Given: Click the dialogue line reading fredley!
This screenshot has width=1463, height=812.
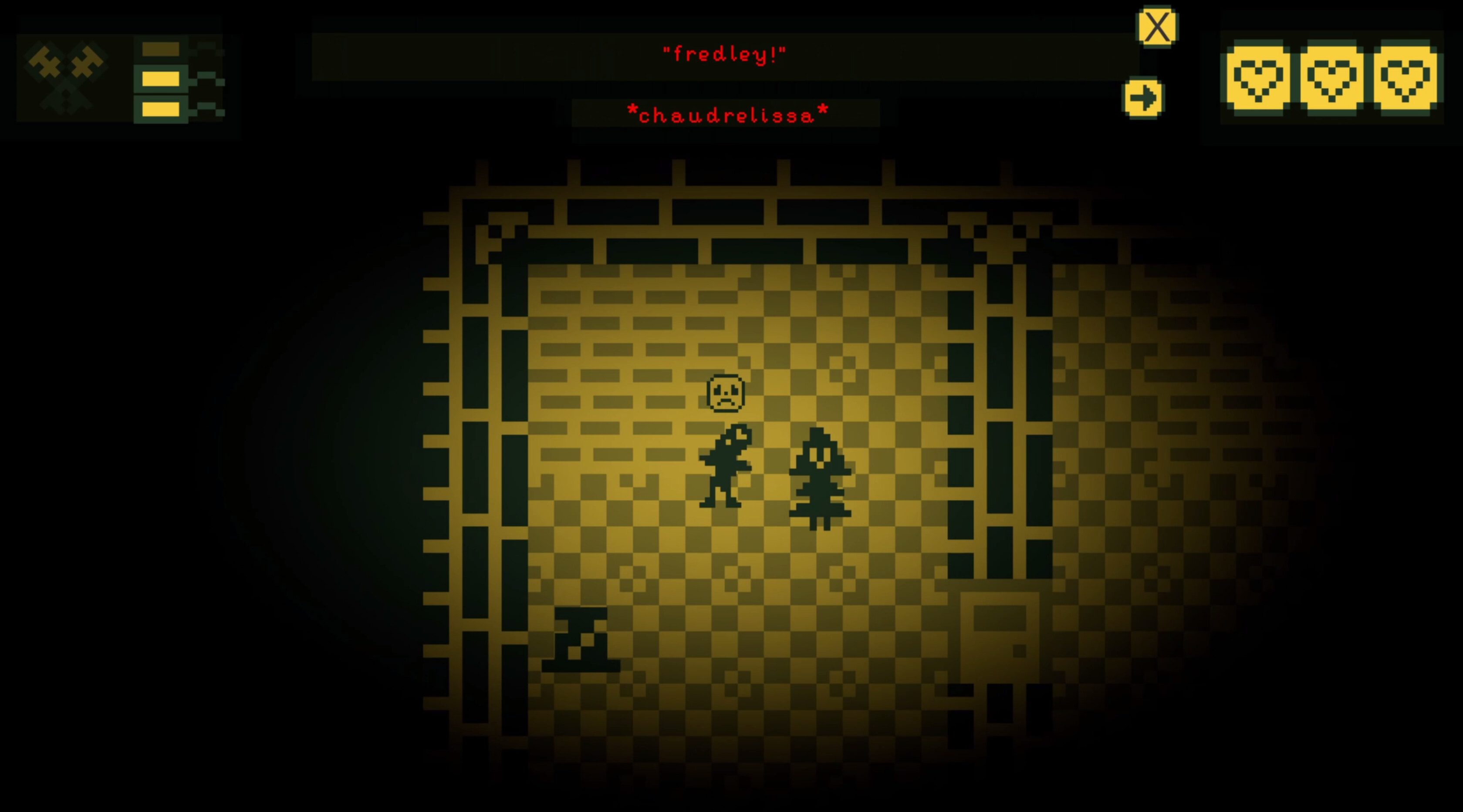Looking at the screenshot, I should 726,54.
